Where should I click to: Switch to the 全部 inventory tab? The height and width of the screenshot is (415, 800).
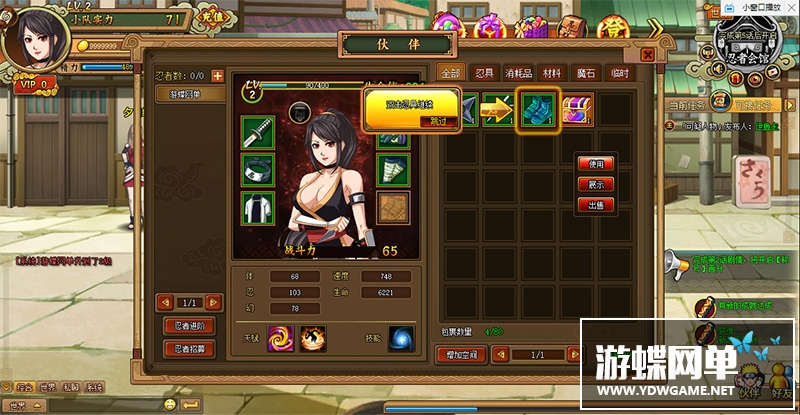click(449, 73)
